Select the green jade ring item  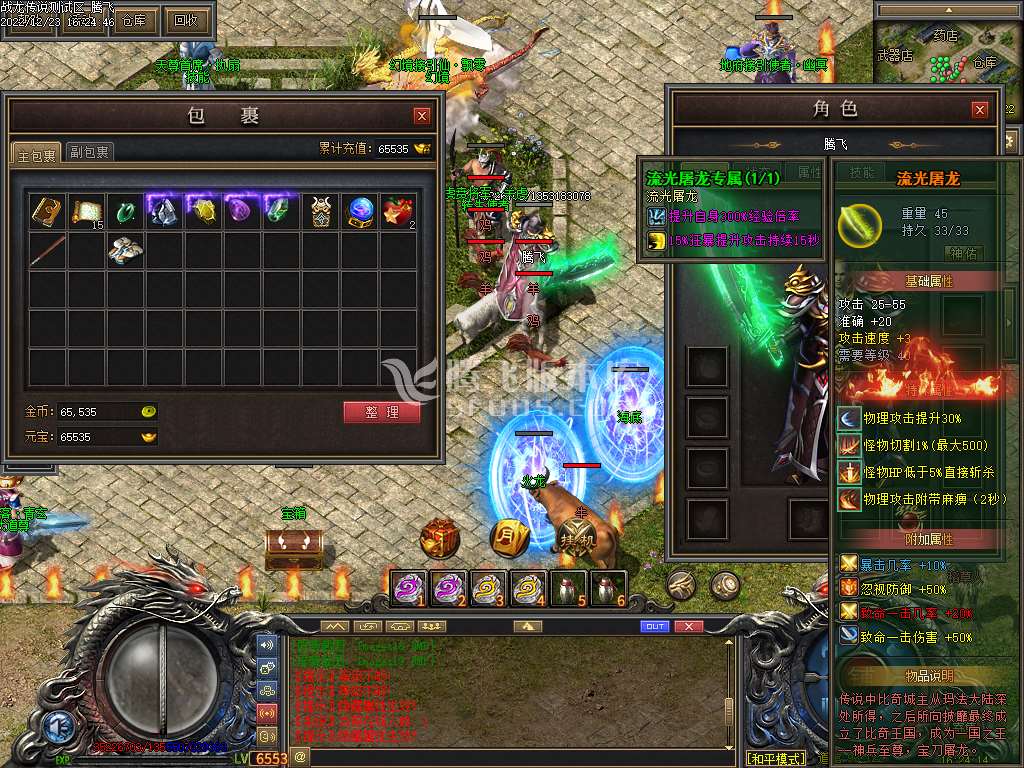tap(125, 211)
